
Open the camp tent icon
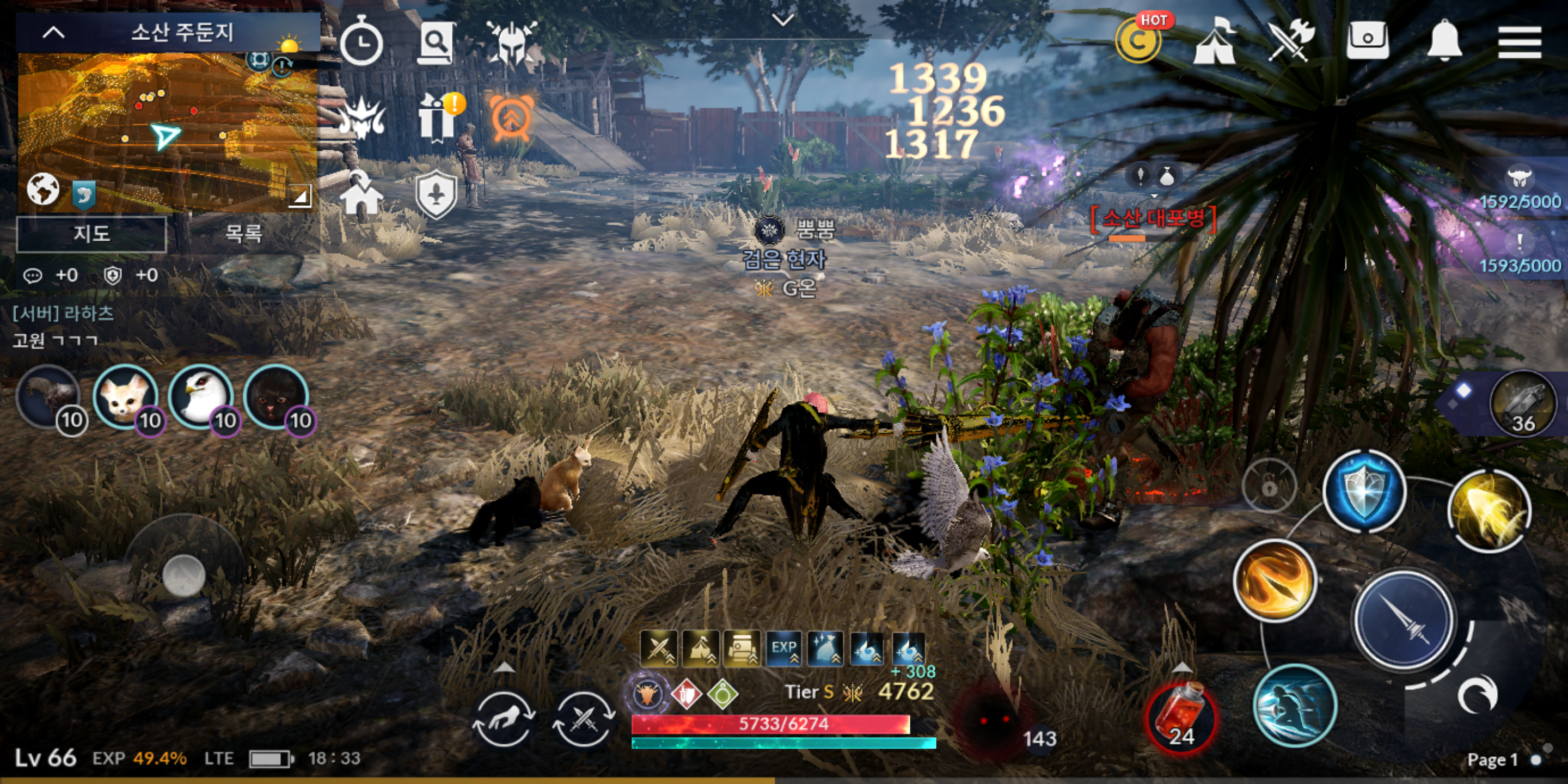1215,41
